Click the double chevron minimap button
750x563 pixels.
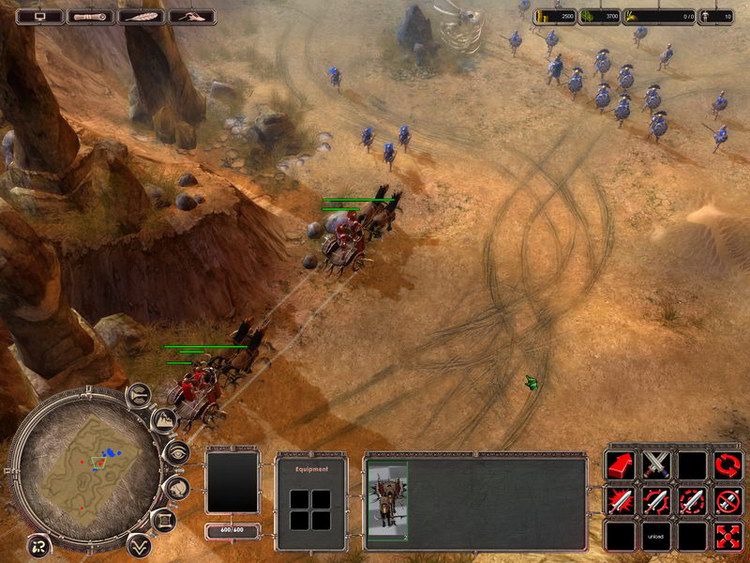coord(138,544)
